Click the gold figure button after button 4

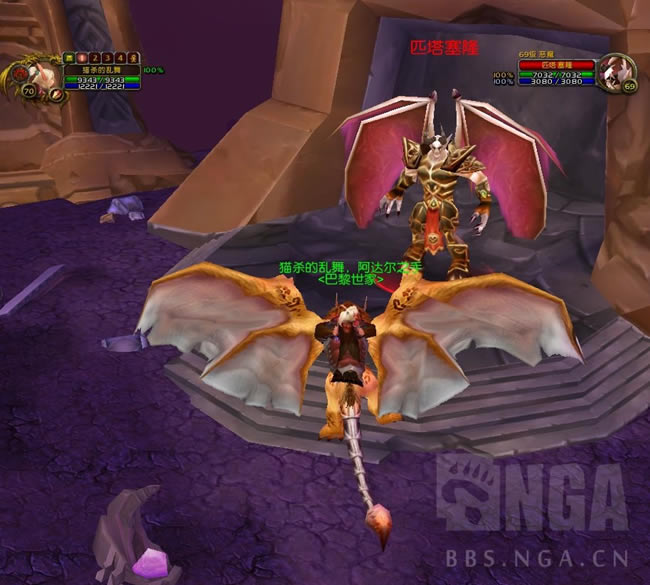pos(133,58)
